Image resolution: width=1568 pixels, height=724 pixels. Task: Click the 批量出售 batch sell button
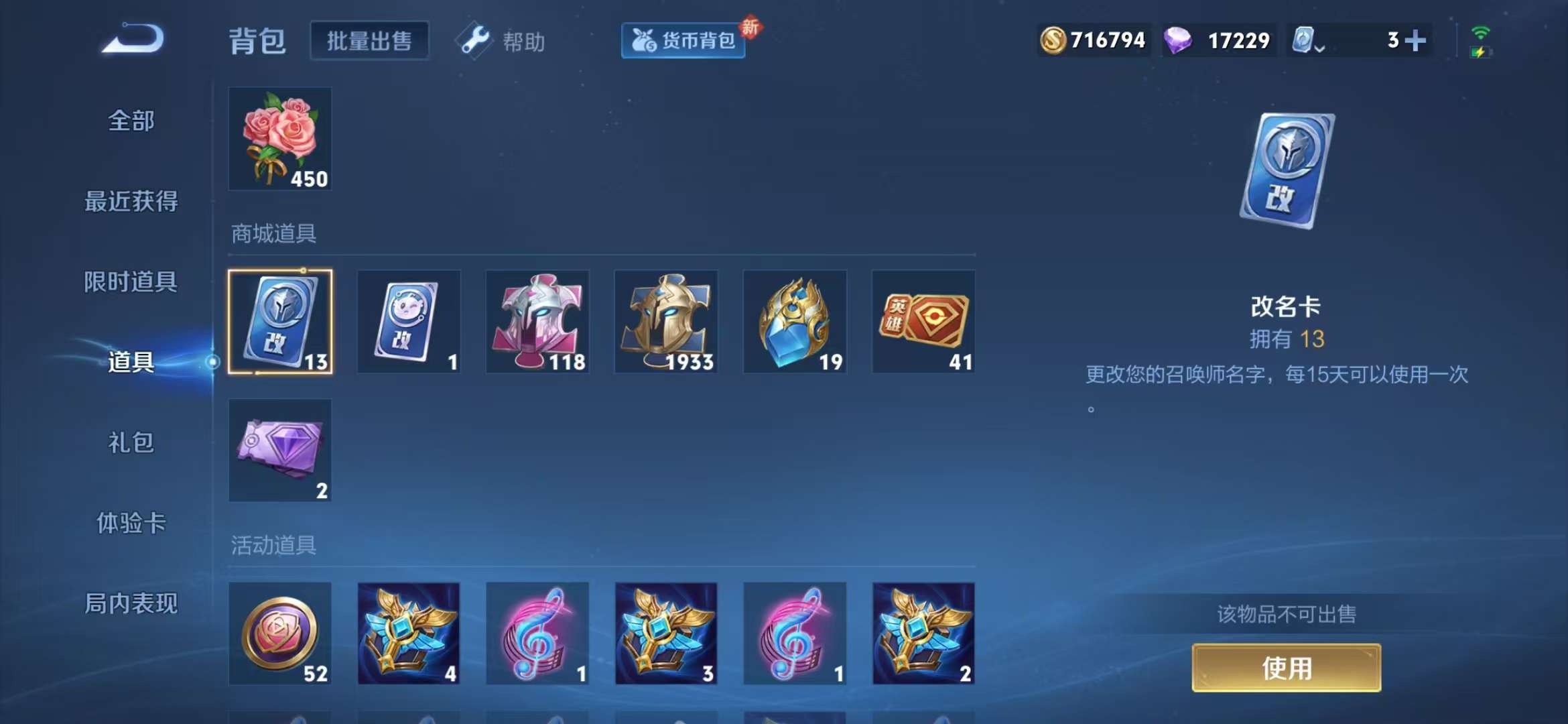click(369, 40)
